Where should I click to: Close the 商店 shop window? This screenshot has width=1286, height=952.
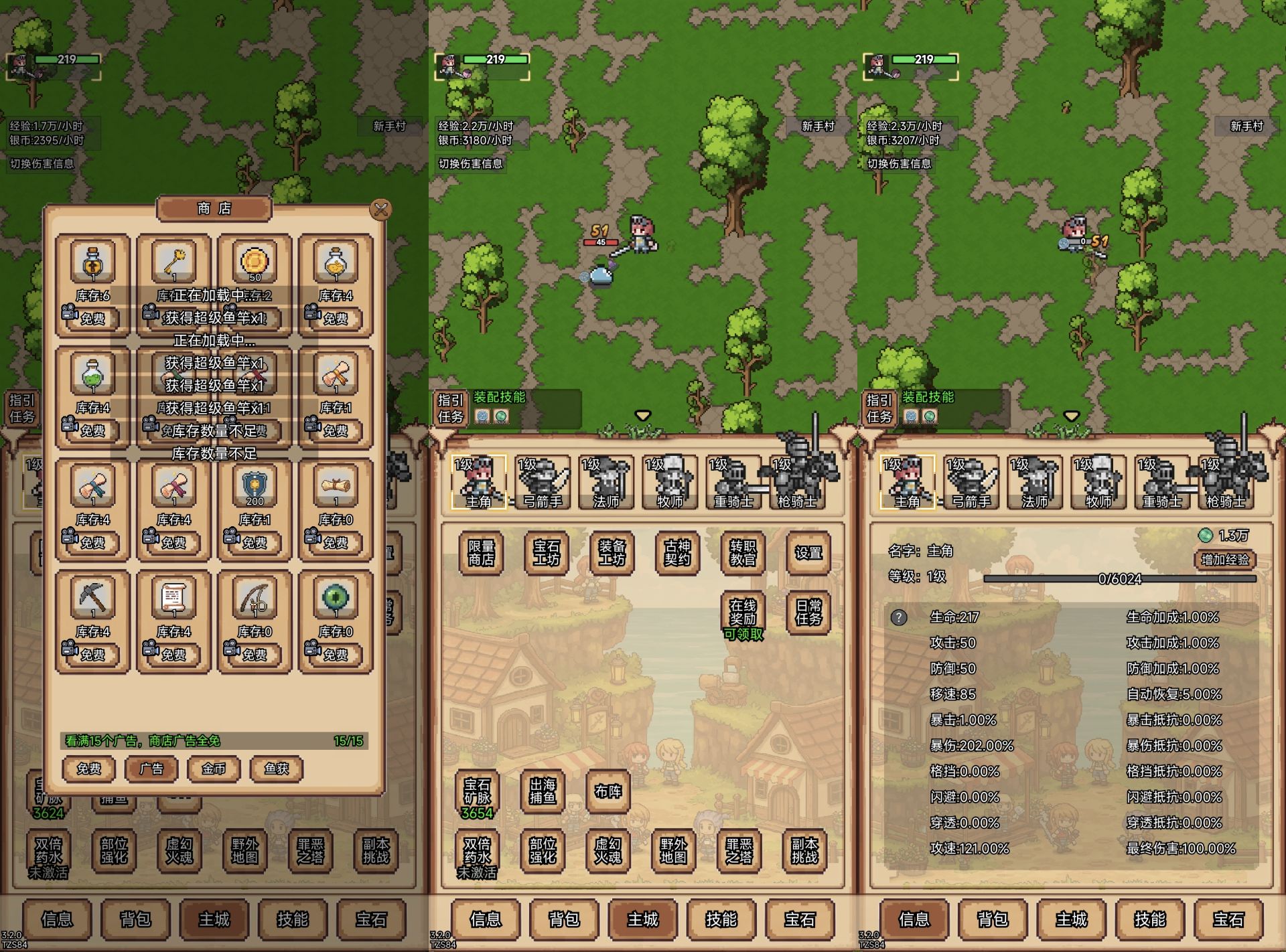coord(381,210)
